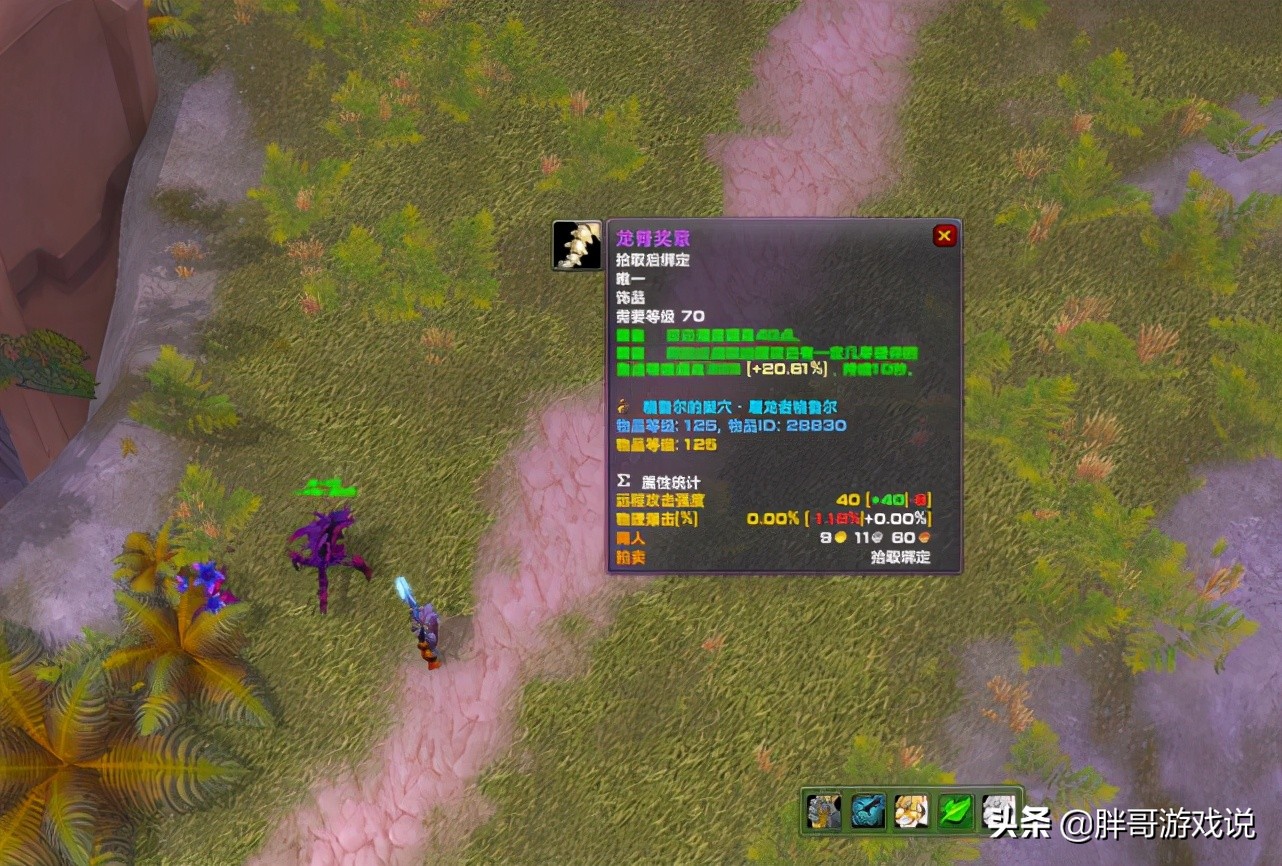Select the golden paw ability

[x=911, y=811]
